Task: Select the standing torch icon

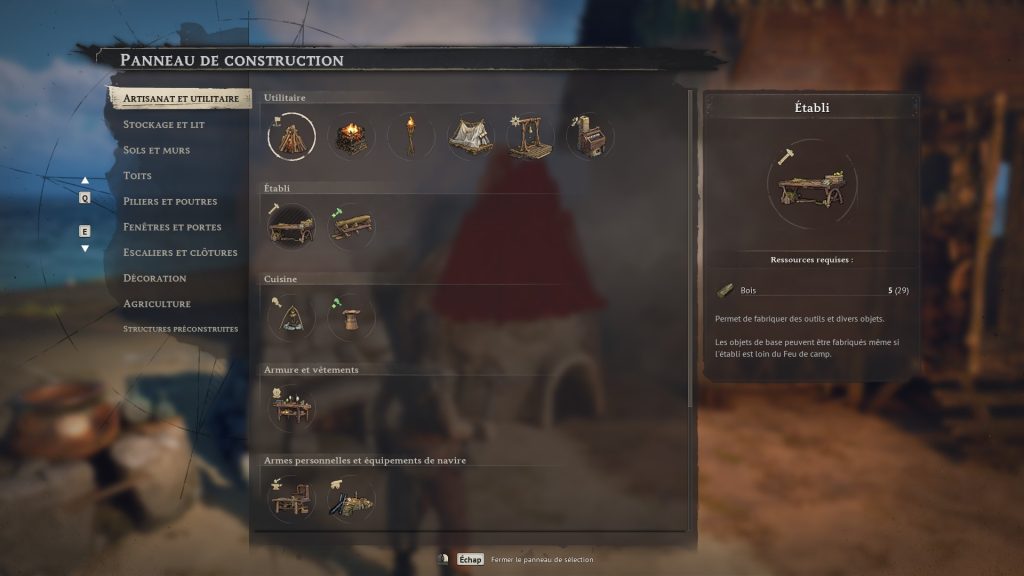Action: [x=411, y=136]
